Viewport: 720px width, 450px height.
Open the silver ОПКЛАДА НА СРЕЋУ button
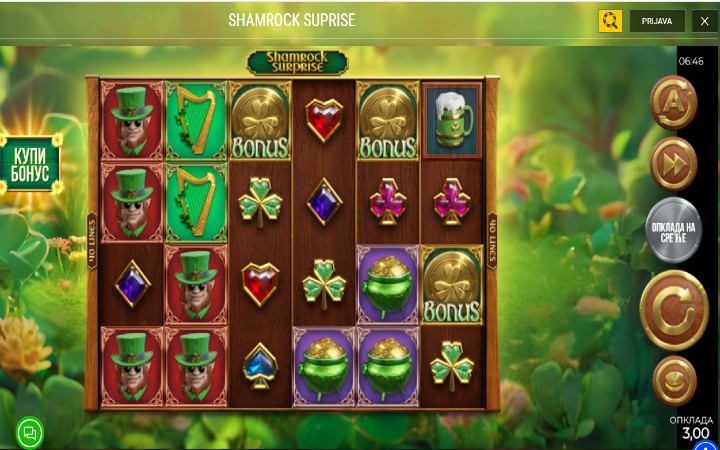pos(673,234)
